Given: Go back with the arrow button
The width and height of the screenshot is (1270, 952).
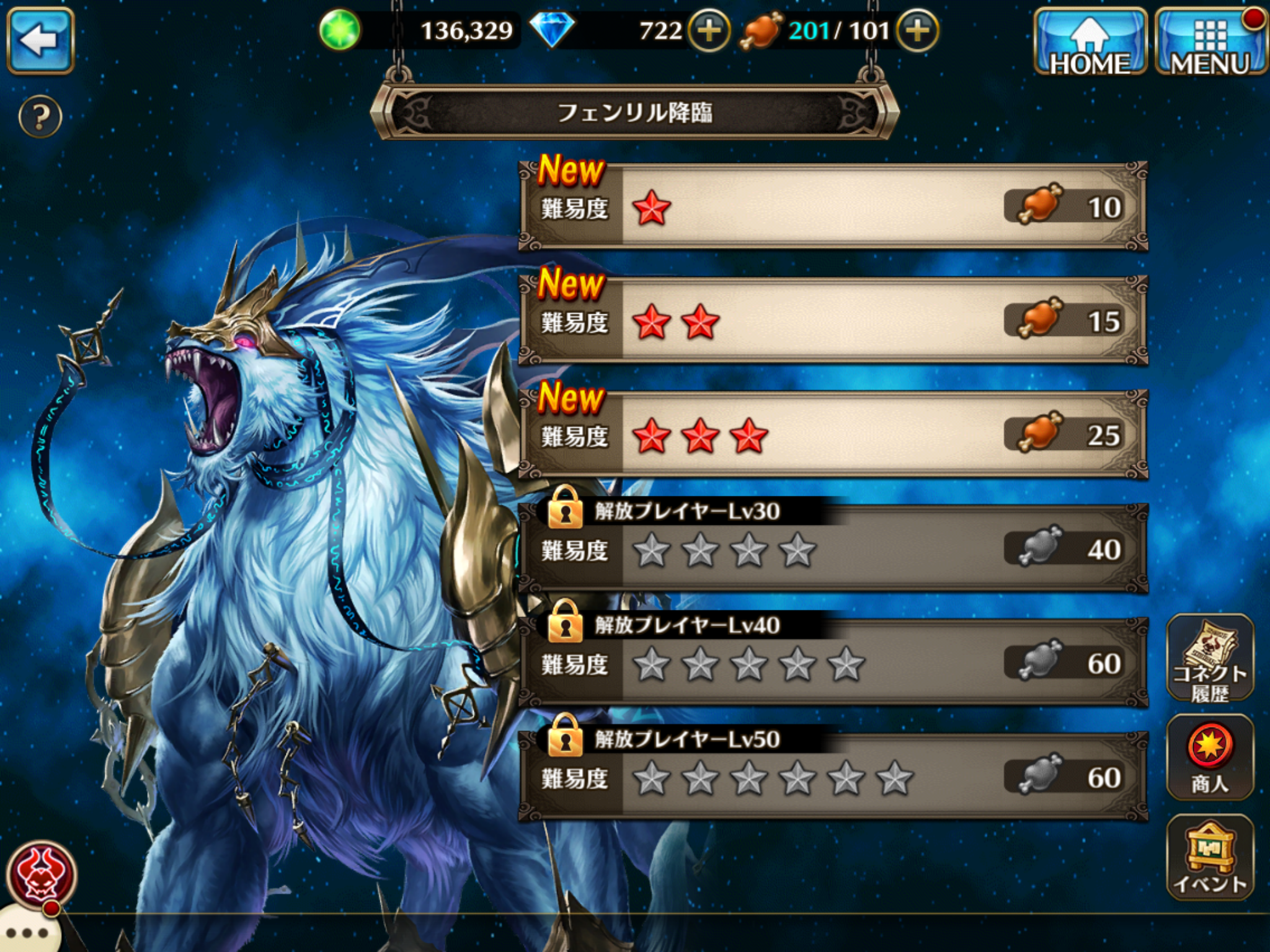Looking at the screenshot, I should [40, 41].
